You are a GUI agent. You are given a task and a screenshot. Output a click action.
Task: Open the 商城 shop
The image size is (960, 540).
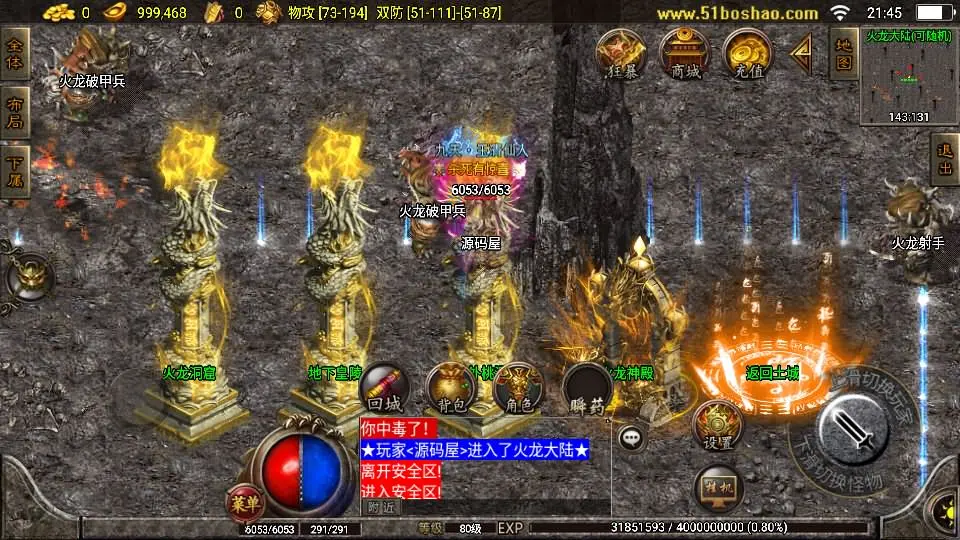[x=685, y=54]
